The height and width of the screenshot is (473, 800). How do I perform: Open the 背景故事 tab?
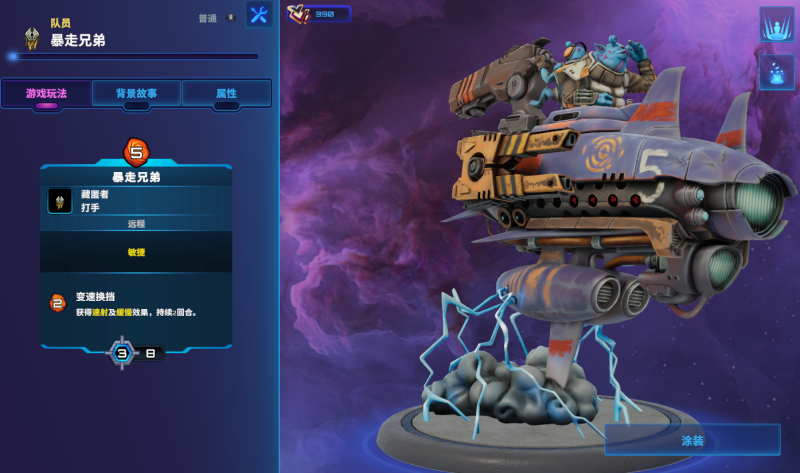(x=136, y=93)
